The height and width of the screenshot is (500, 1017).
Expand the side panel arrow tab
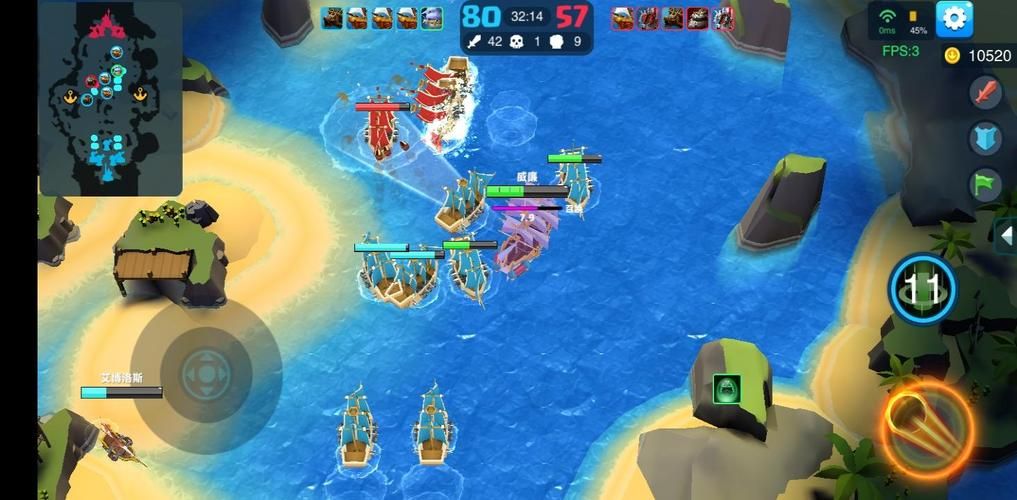click(x=1006, y=235)
